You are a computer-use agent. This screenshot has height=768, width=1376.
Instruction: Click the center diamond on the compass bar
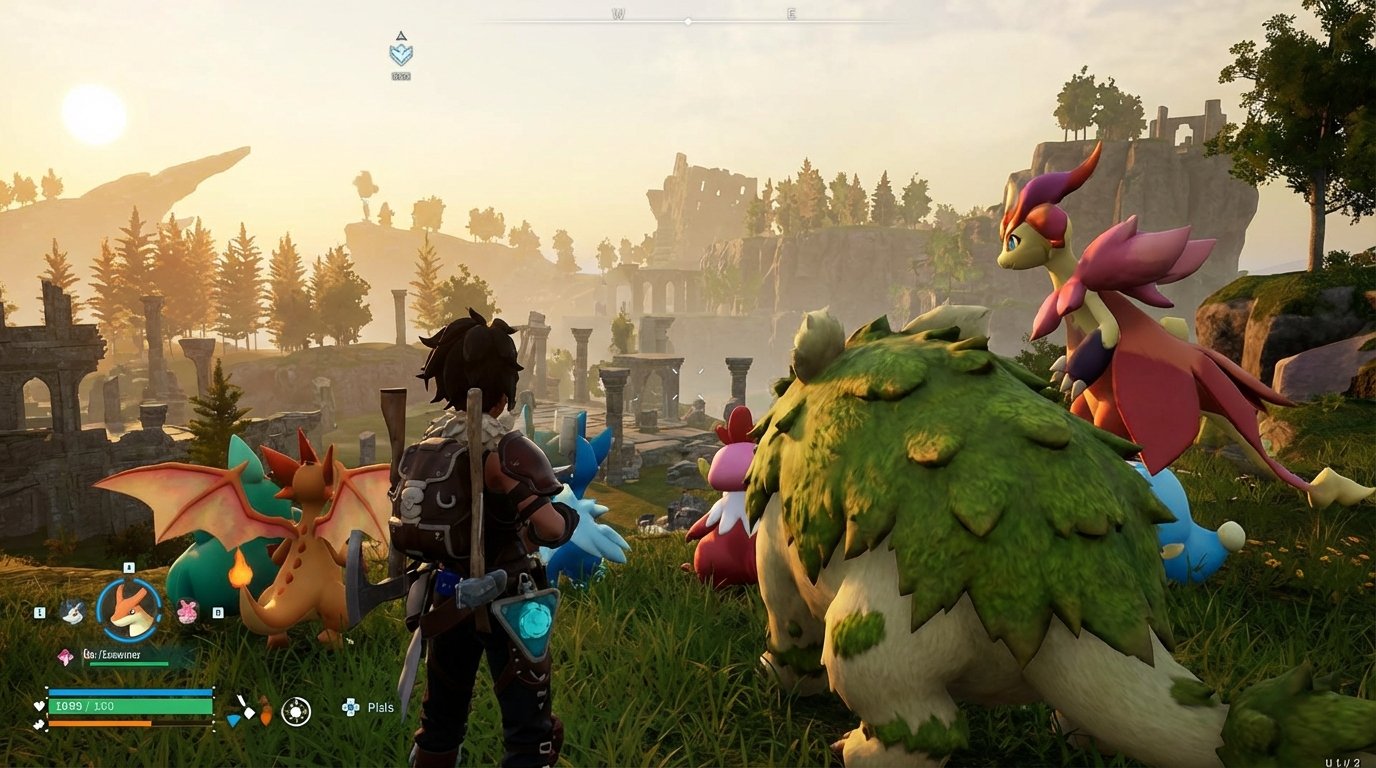pos(688,20)
